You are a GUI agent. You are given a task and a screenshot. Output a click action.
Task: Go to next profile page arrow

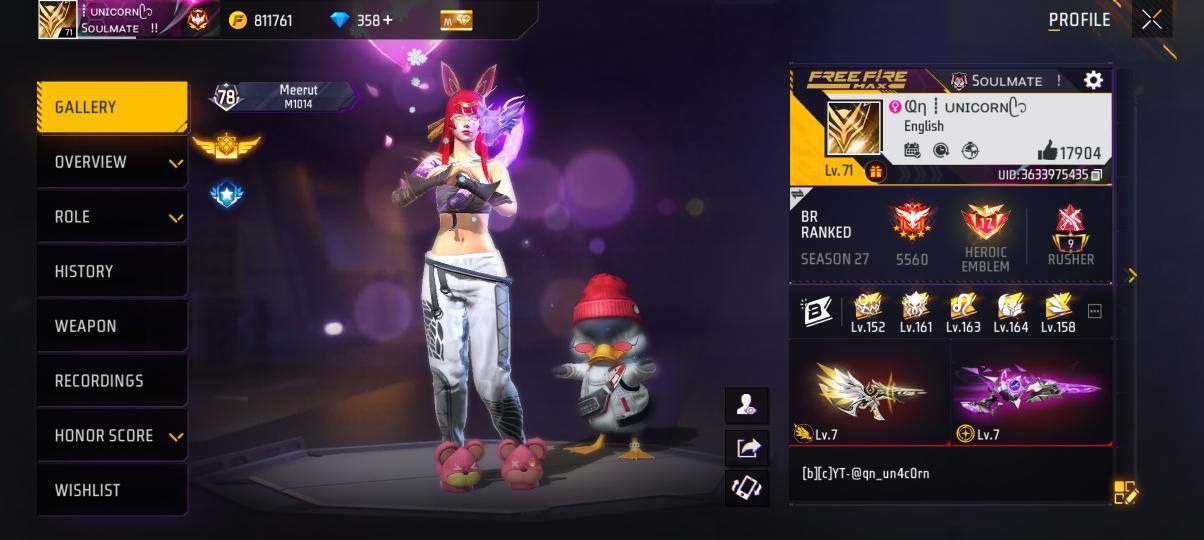click(1132, 275)
